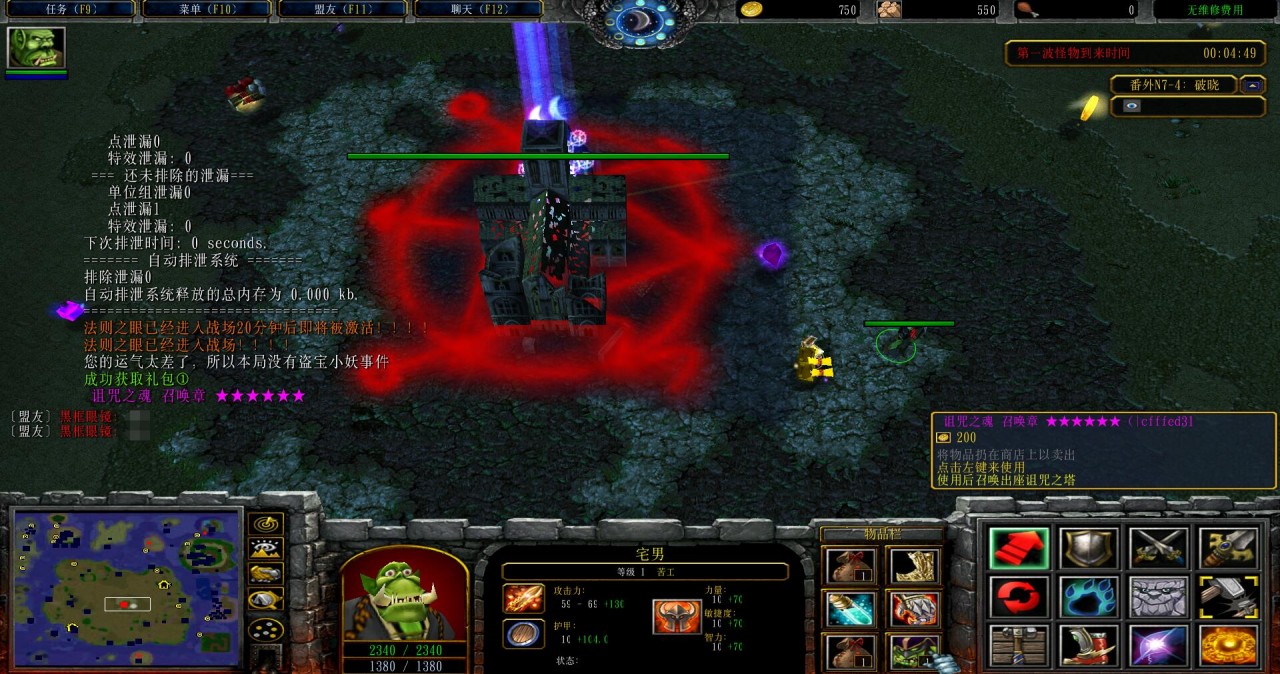Image resolution: width=1280 pixels, height=674 pixels.
Task: Select the shield Hold Position command
Action: pyautogui.click(x=1089, y=548)
